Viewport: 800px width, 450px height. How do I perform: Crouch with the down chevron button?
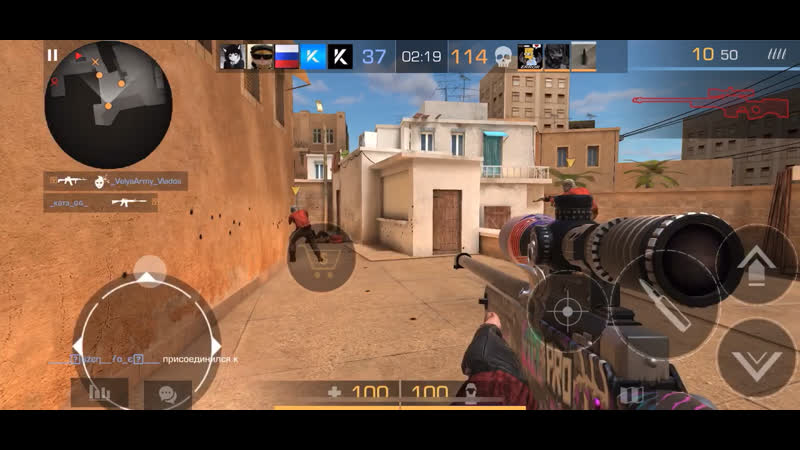click(x=755, y=358)
